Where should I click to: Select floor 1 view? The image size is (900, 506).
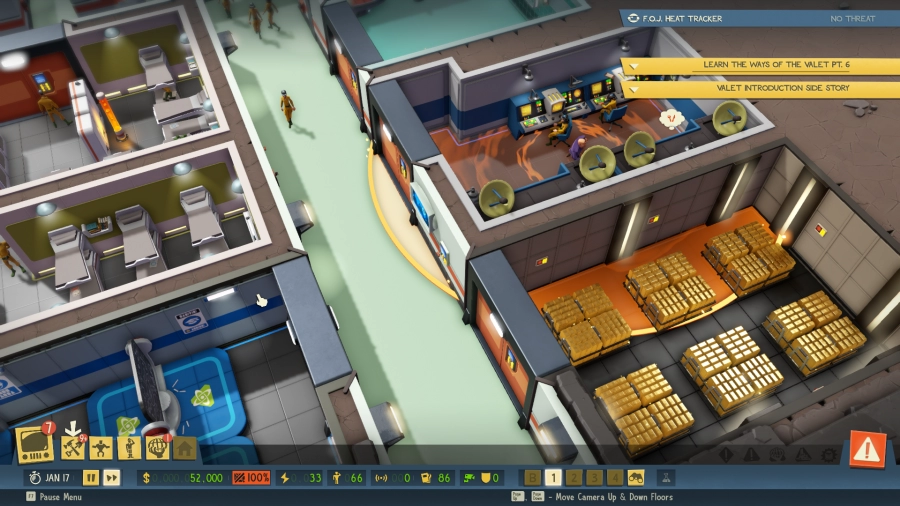point(553,478)
